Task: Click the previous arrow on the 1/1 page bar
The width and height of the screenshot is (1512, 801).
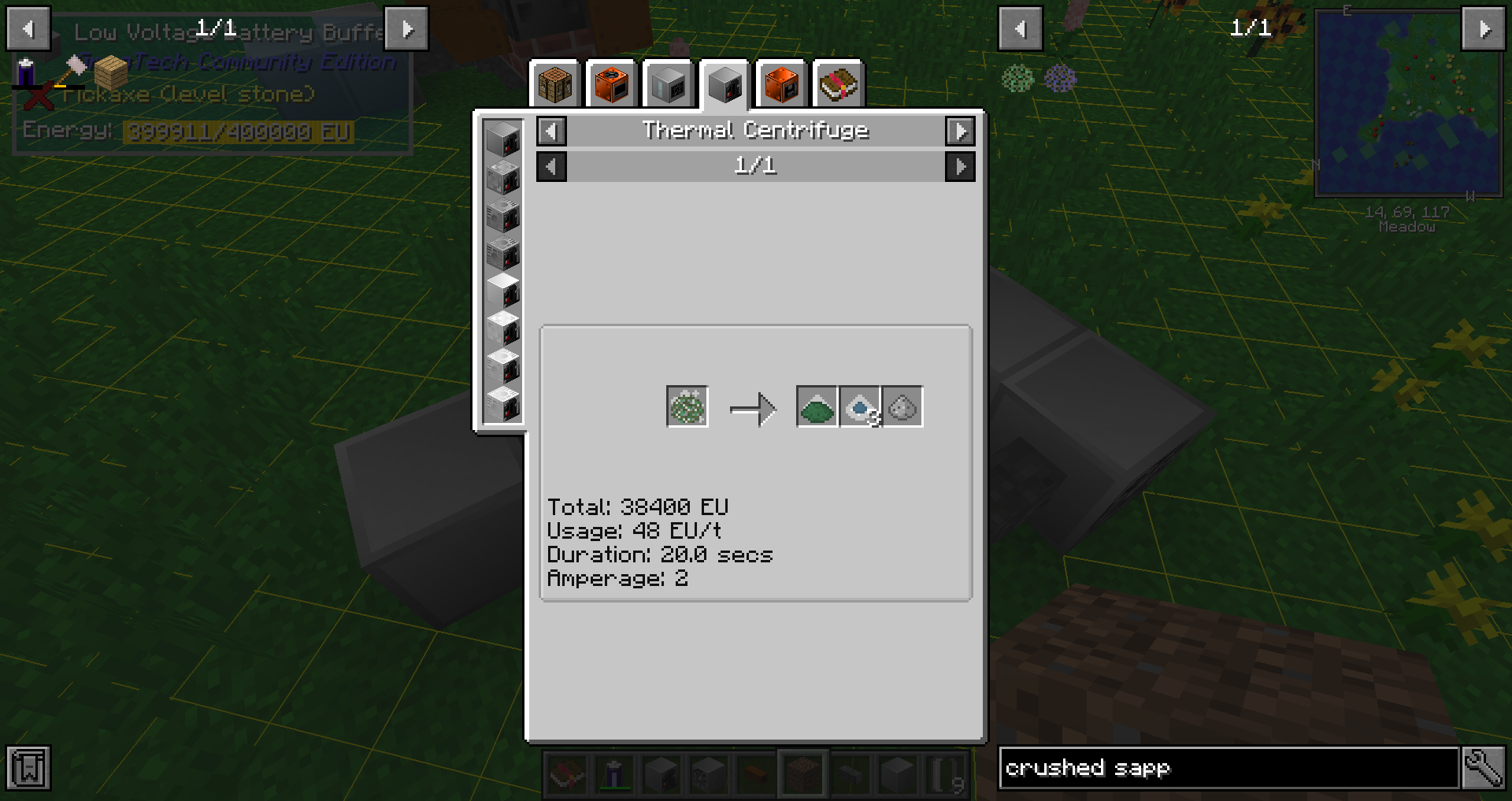Action: pos(551,166)
